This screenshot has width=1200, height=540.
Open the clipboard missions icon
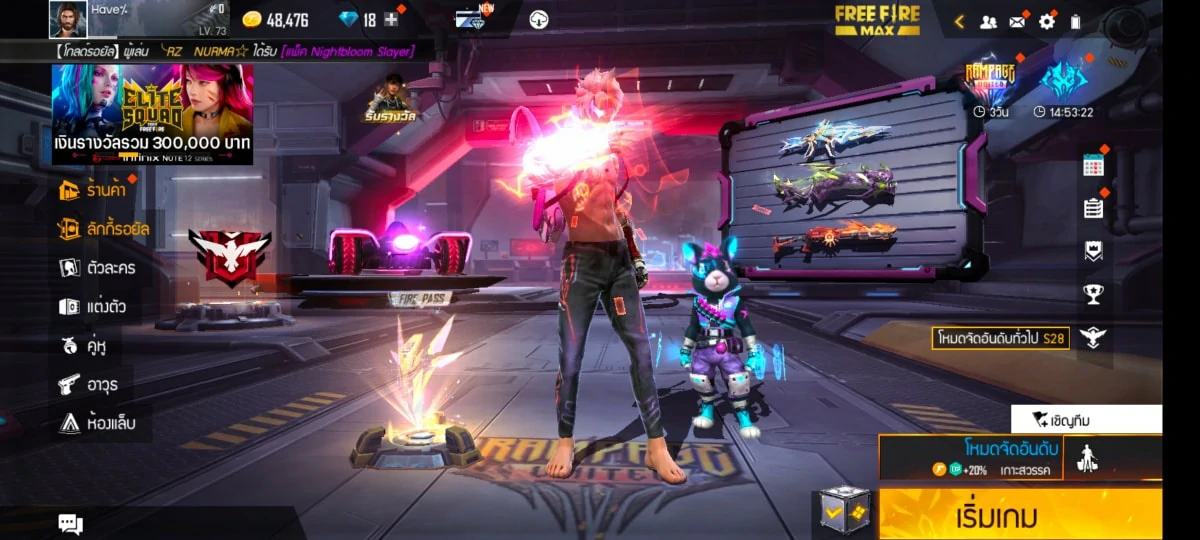pos(1093,208)
